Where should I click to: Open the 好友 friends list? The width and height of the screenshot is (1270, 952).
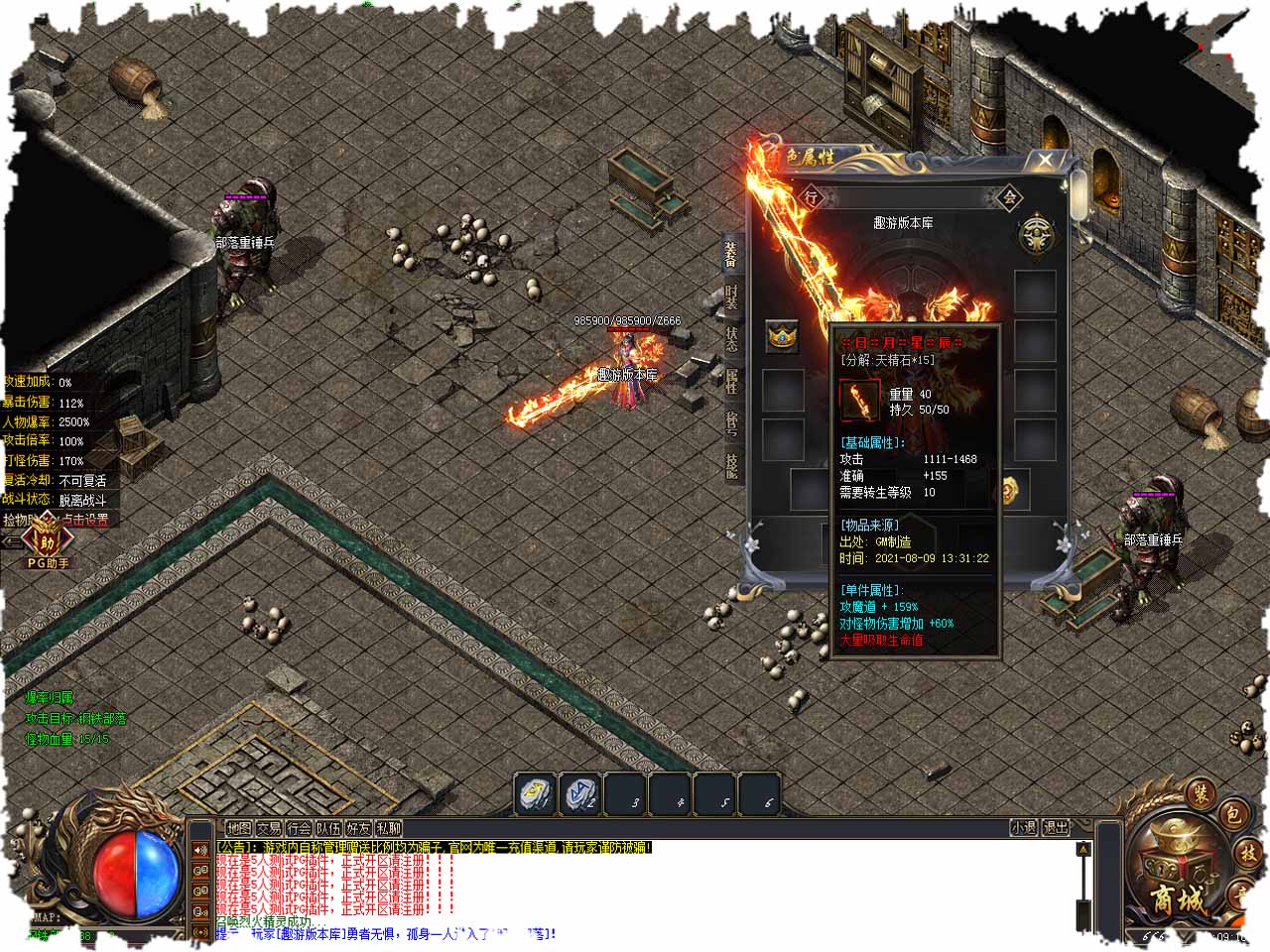coord(358,828)
